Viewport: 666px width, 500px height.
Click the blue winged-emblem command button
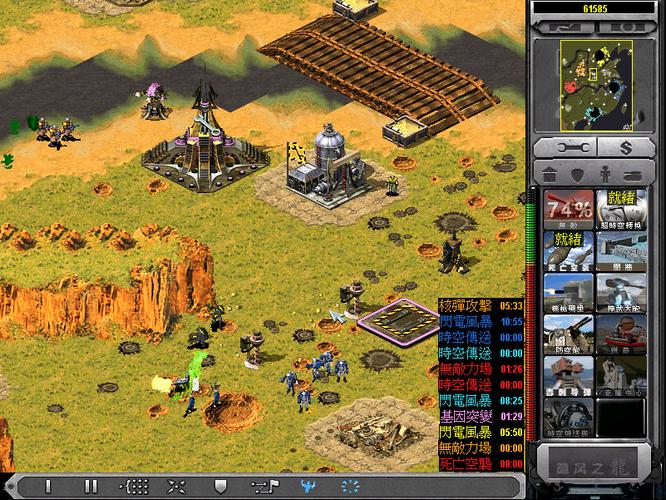pyautogui.click(x=307, y=486)
